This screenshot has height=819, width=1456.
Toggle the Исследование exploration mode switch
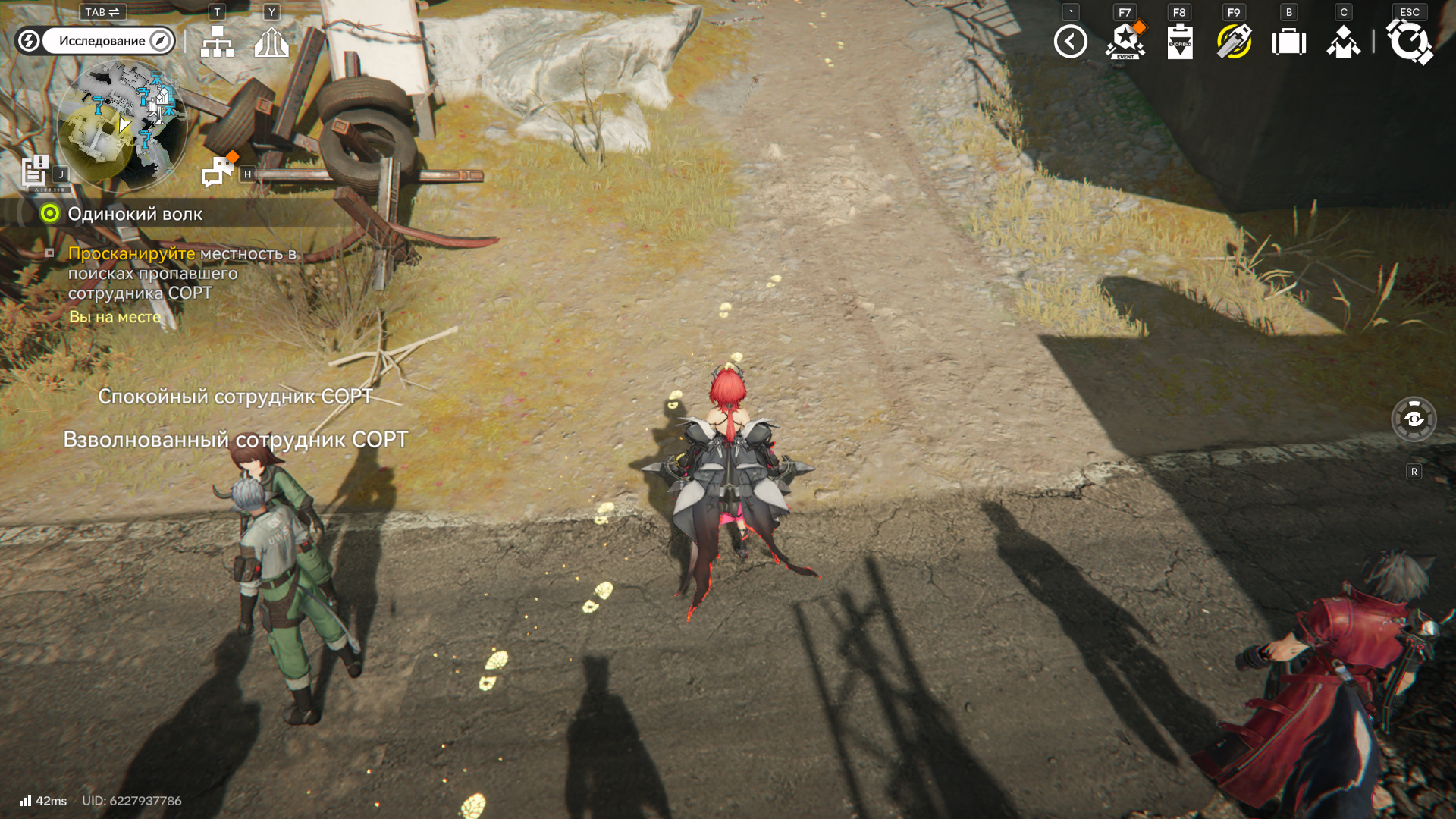pyautogui.click(x=95, y=41)
